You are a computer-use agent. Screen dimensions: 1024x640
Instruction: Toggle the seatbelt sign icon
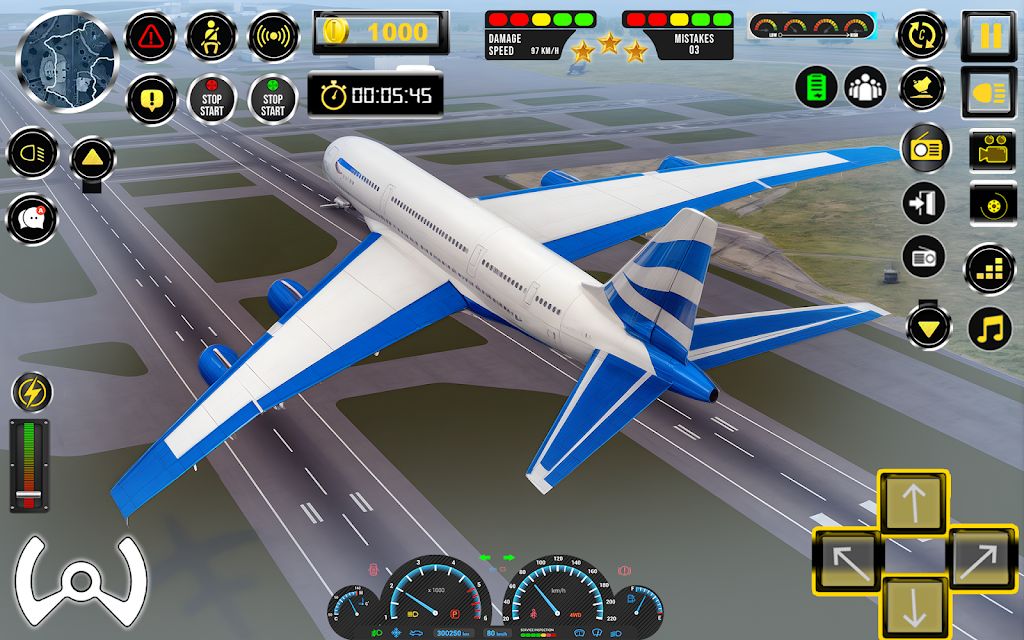tap(212, 37)
